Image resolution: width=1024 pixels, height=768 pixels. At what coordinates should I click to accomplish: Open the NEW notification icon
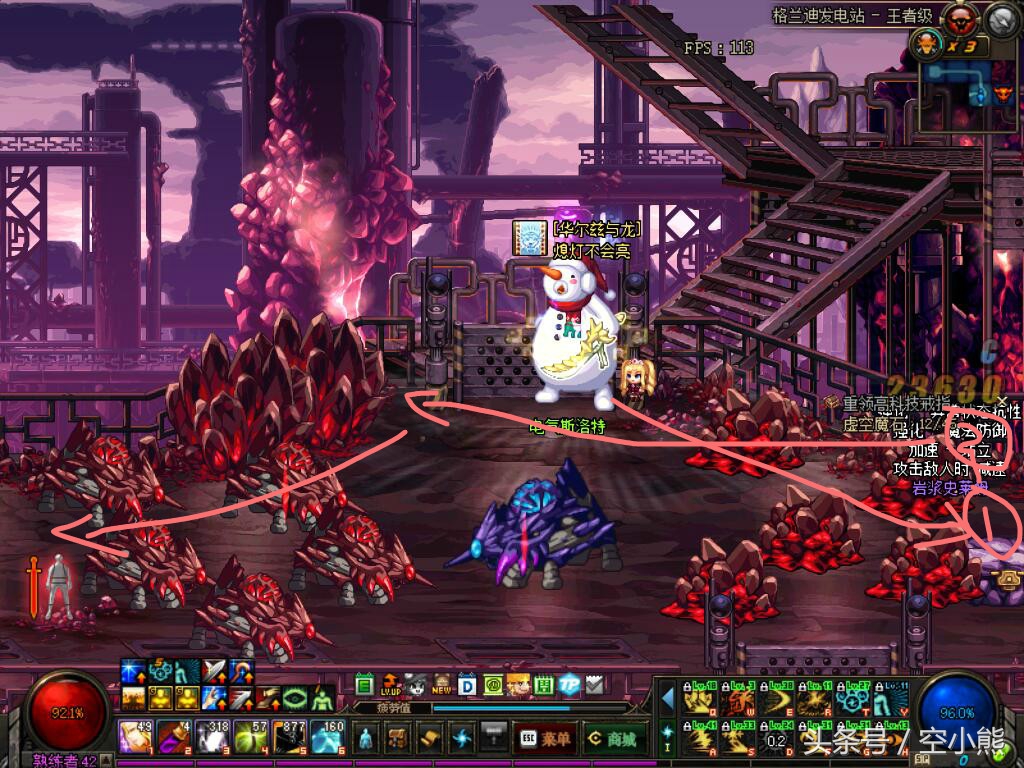(x=441, y=685)
